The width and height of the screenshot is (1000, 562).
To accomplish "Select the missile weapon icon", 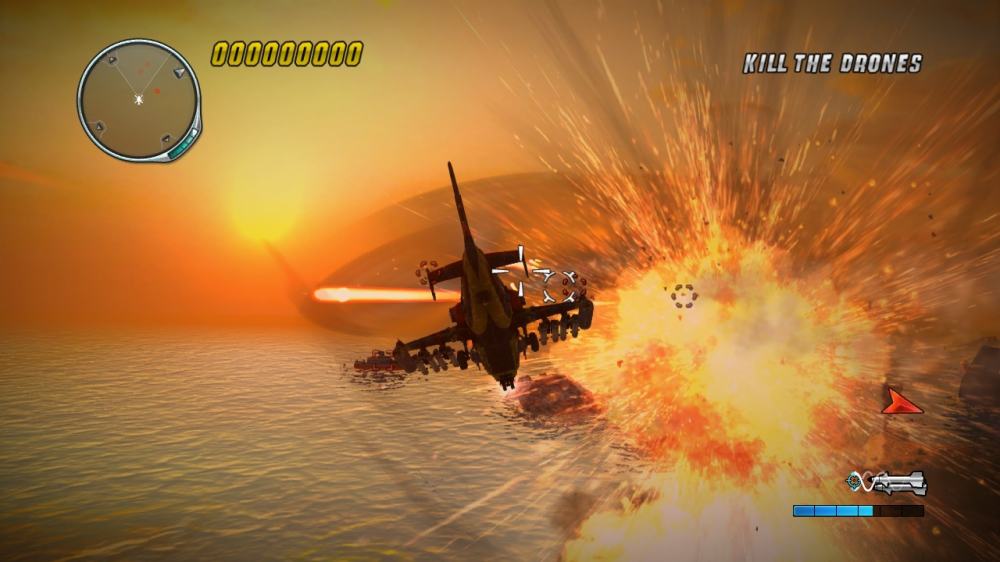I will pos(887,484).
